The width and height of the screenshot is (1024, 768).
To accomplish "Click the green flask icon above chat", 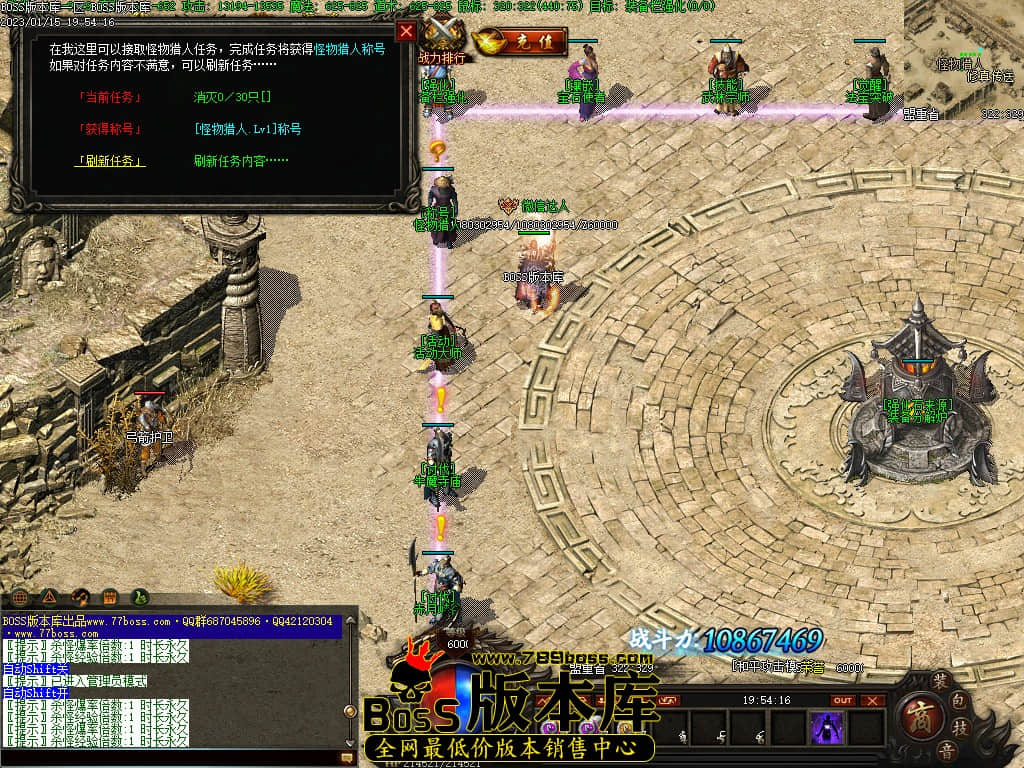I will (x=141, y=597).
